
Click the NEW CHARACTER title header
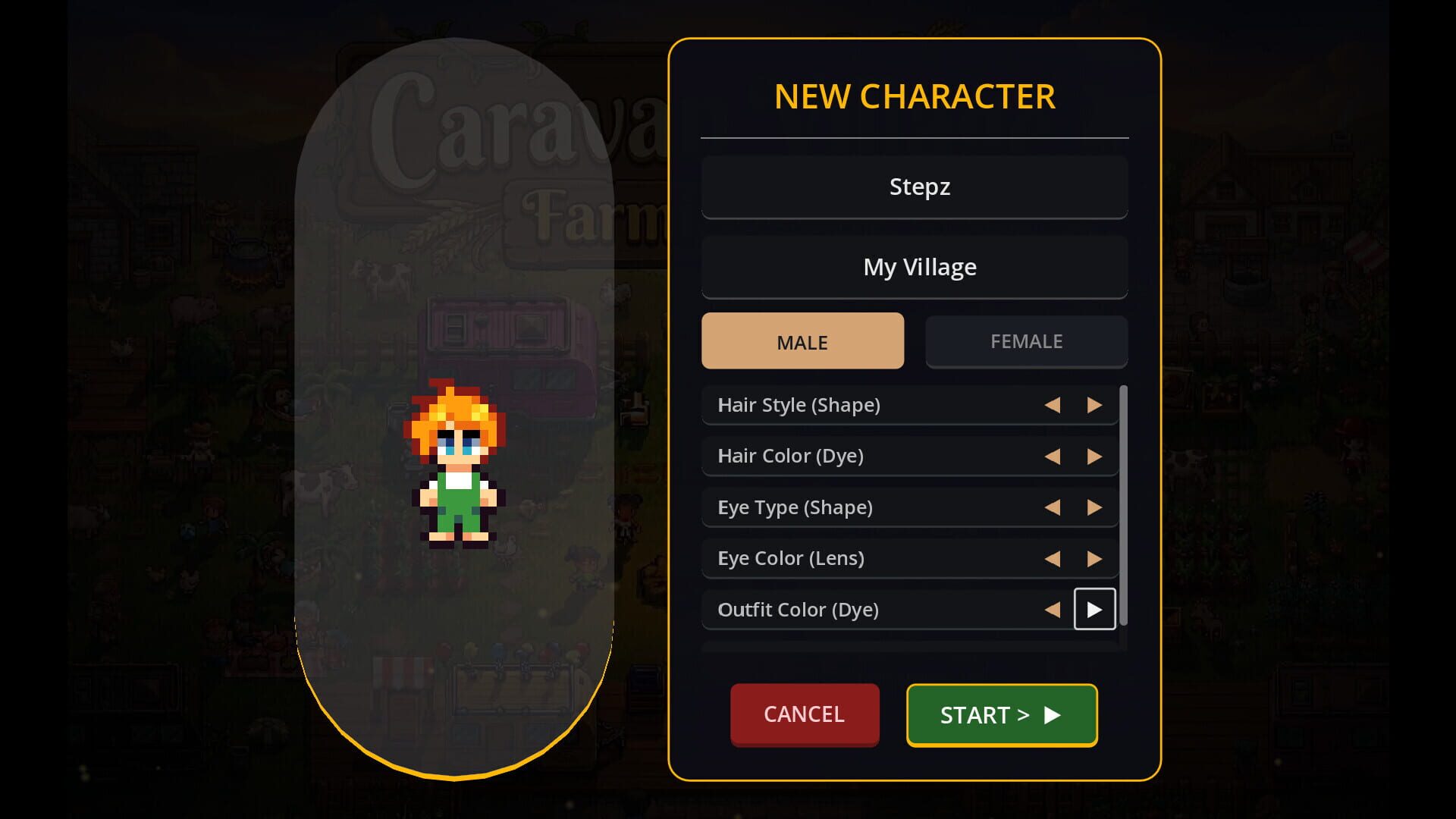click(x=914, y=96)
